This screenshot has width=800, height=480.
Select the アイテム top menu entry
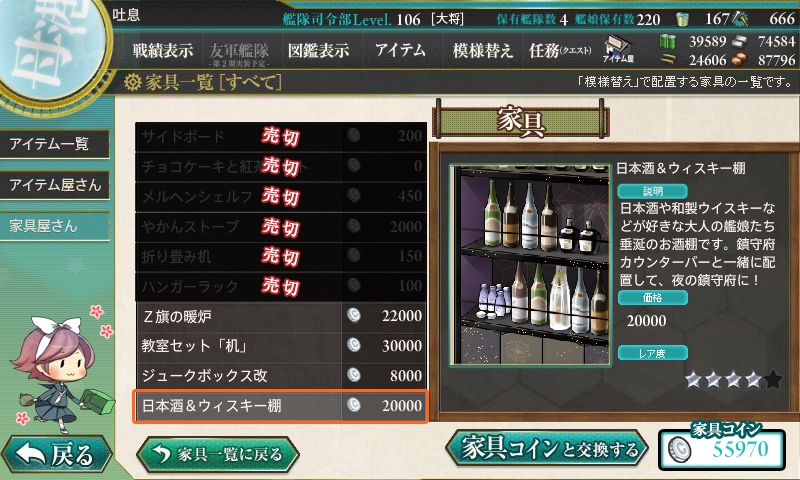click(400, 50)
